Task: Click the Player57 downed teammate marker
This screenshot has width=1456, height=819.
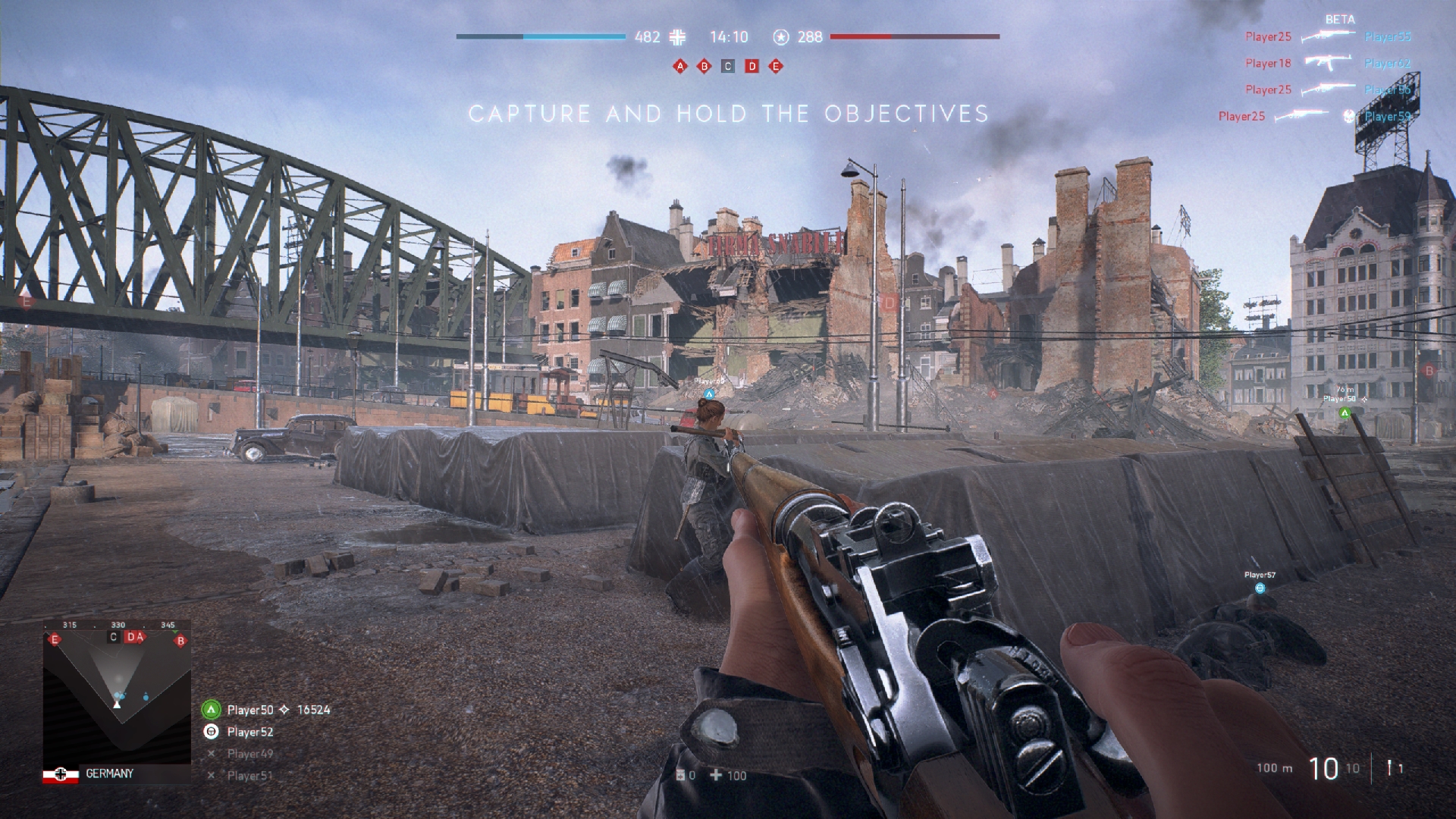Action: 1260,588
